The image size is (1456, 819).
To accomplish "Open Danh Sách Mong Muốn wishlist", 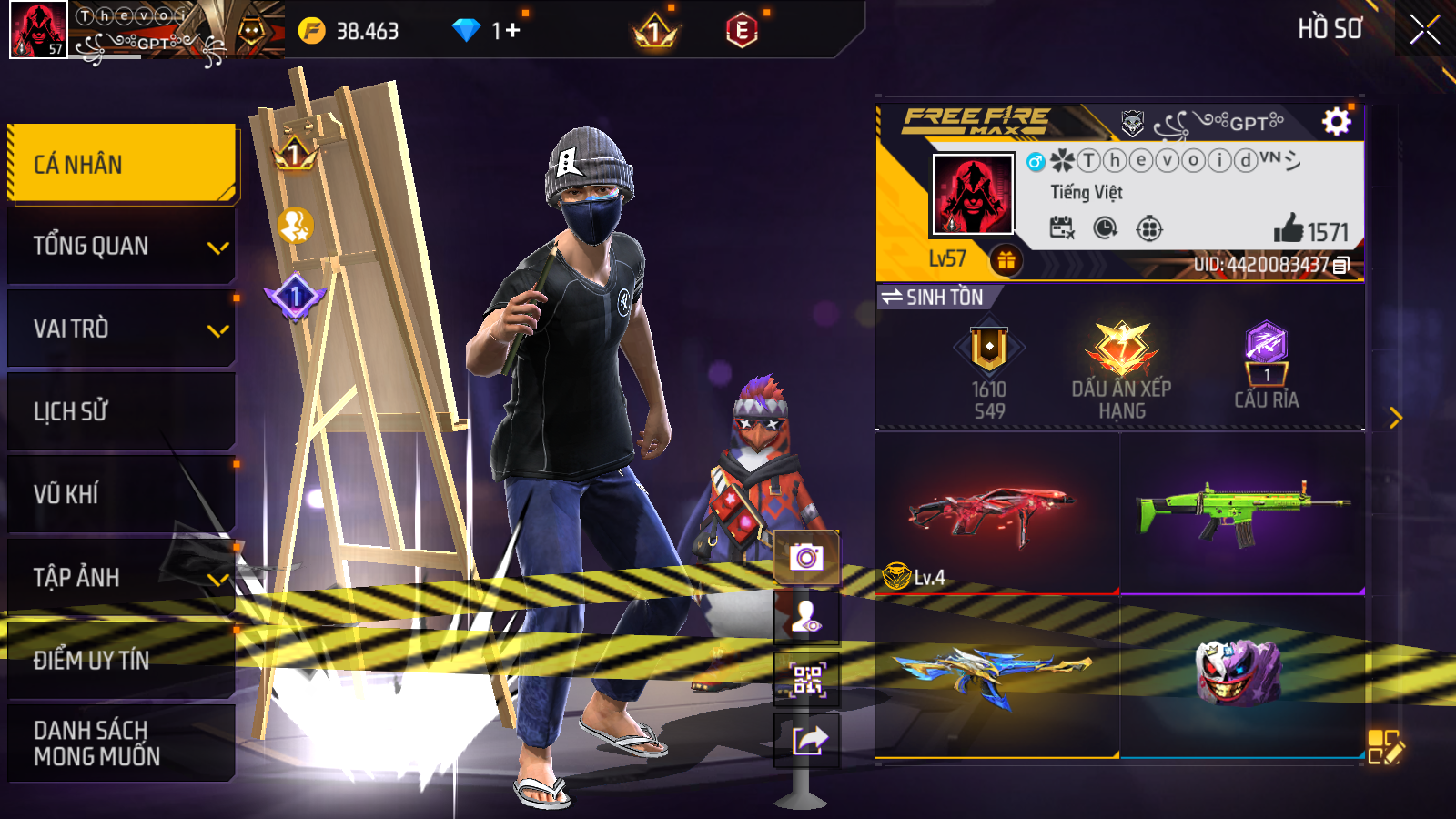I will [x=122, y=743].
